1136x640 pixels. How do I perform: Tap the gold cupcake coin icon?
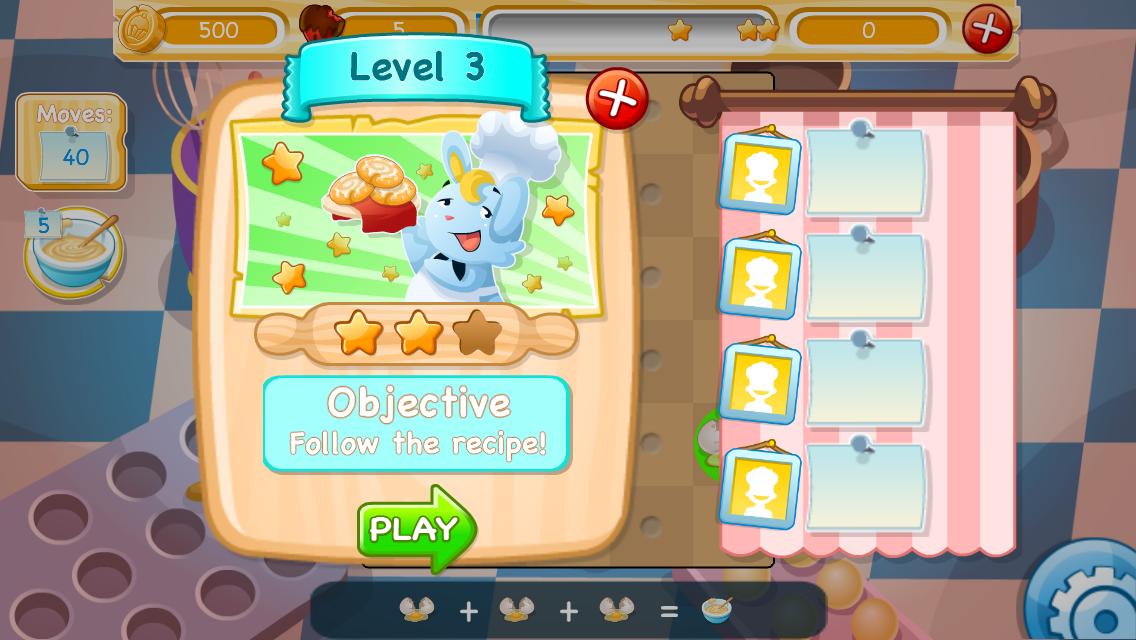[142, 28]
